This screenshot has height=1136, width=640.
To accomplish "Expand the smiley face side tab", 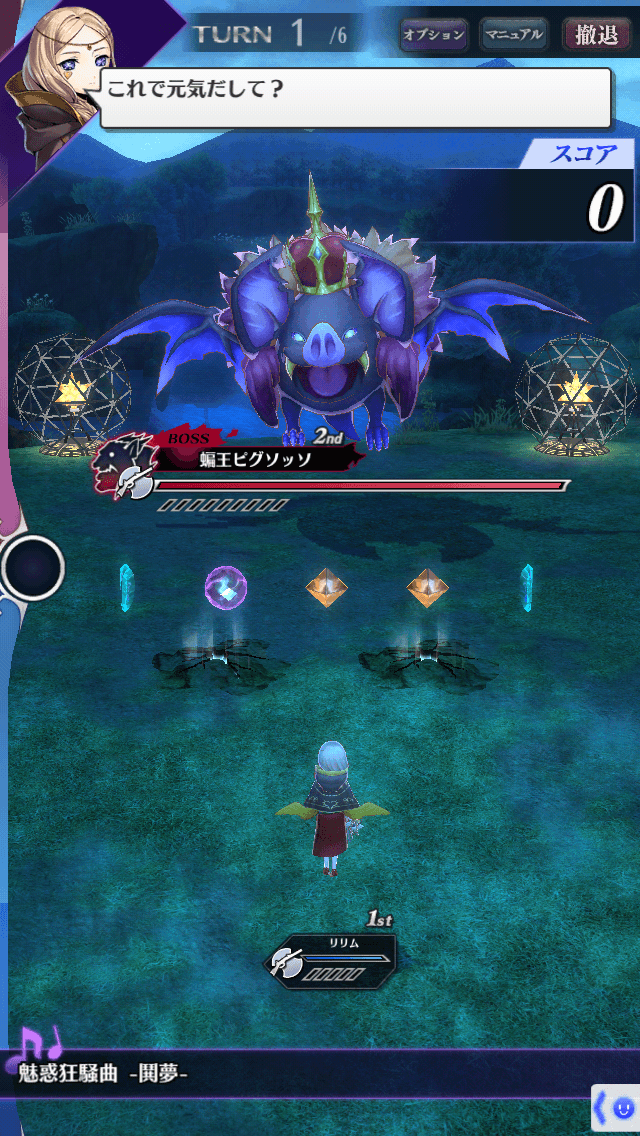I will pos(616,1108).
